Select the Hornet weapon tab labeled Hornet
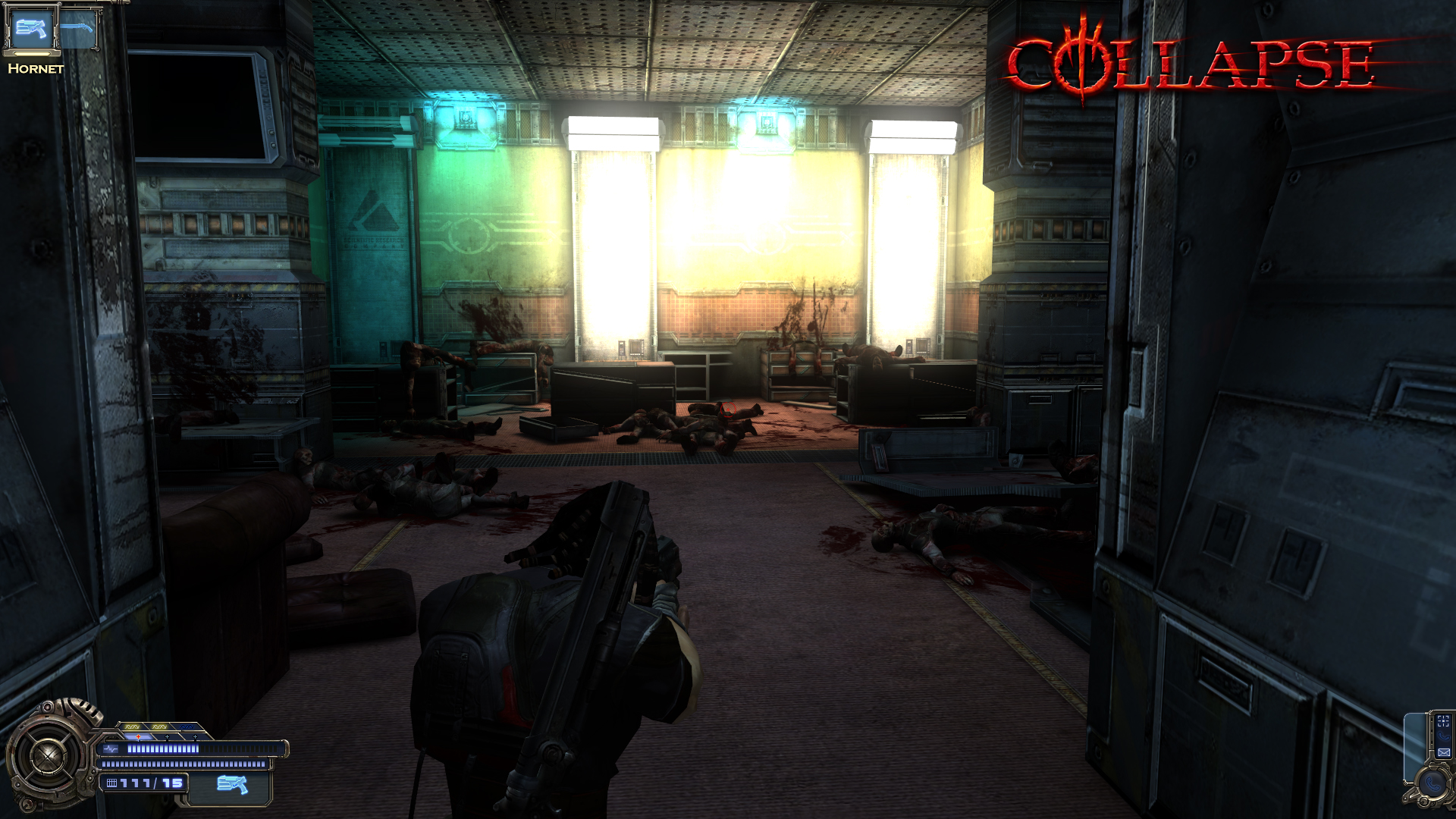 (x=36, y=69)
